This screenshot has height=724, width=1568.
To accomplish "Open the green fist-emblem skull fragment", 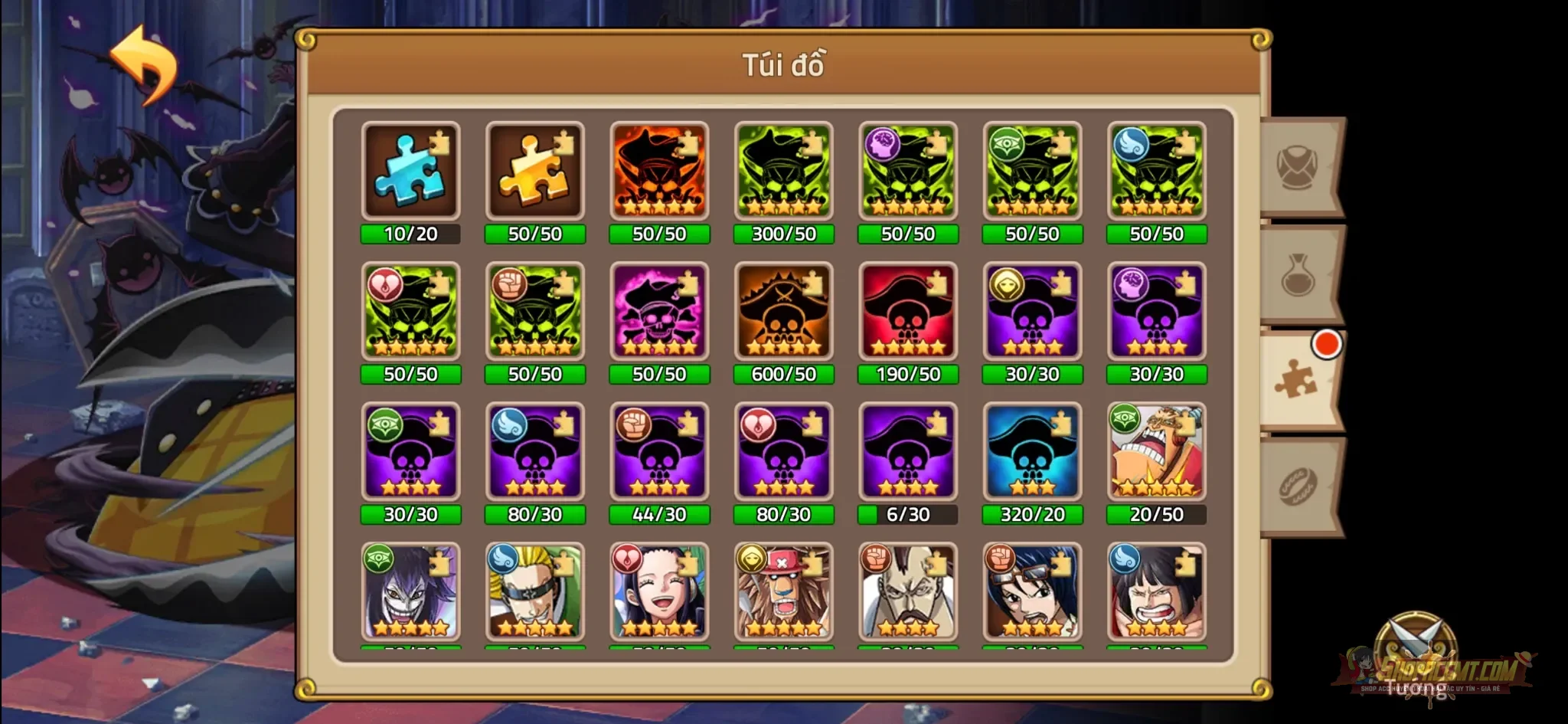I will pos(535,312).
